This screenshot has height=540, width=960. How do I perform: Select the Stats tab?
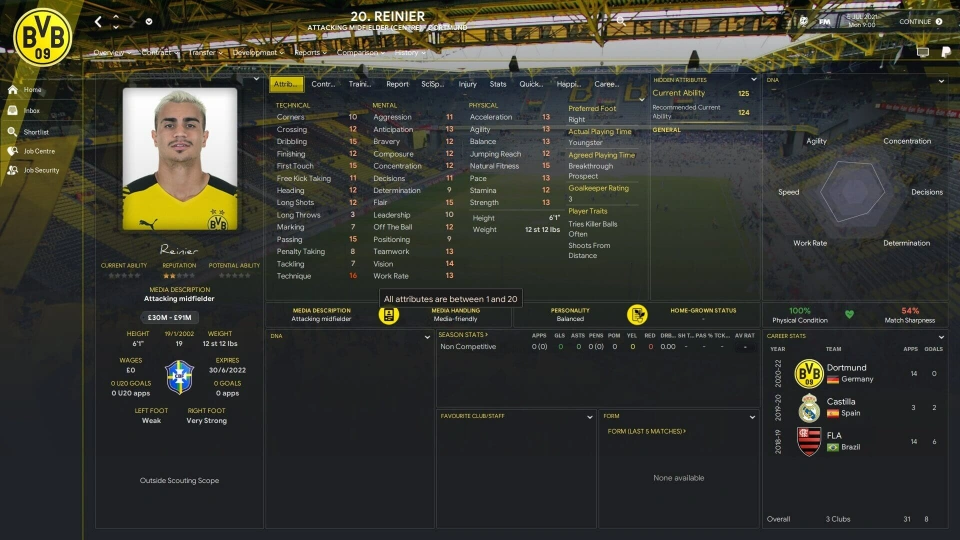tap(497, 84)
